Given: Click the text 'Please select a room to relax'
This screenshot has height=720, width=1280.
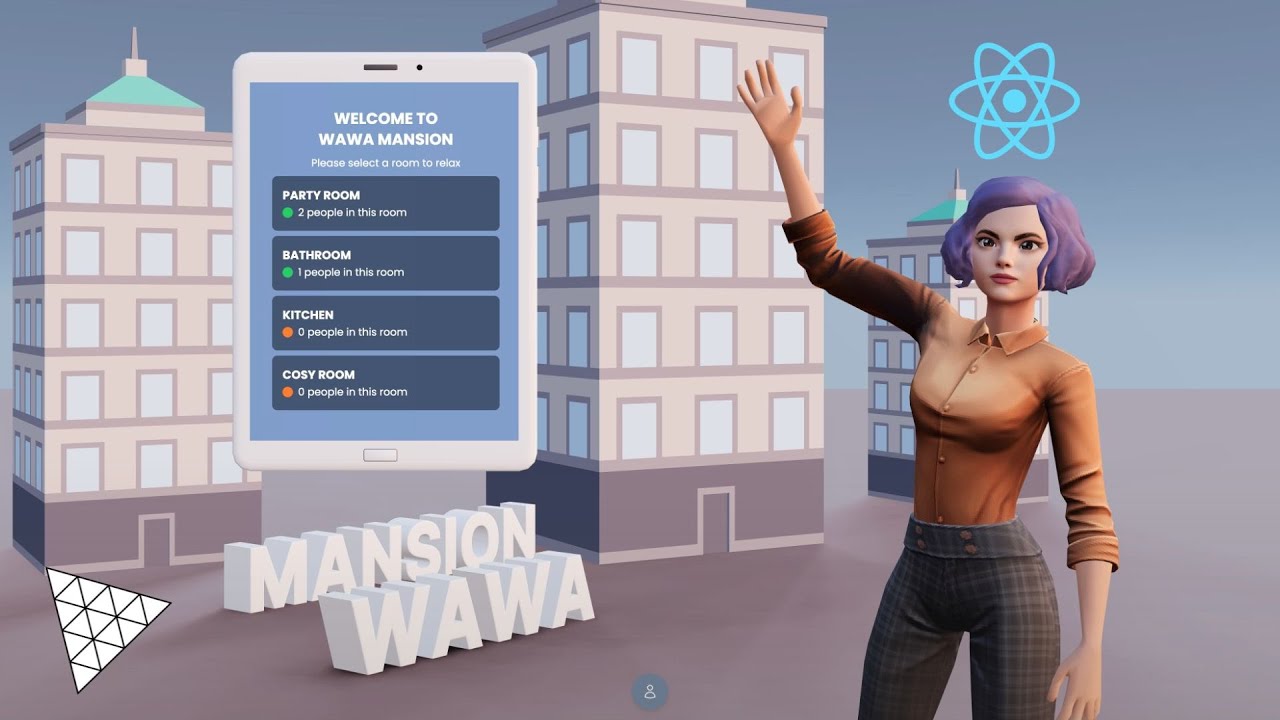Looking at the screenshot, I should [386, 162].
